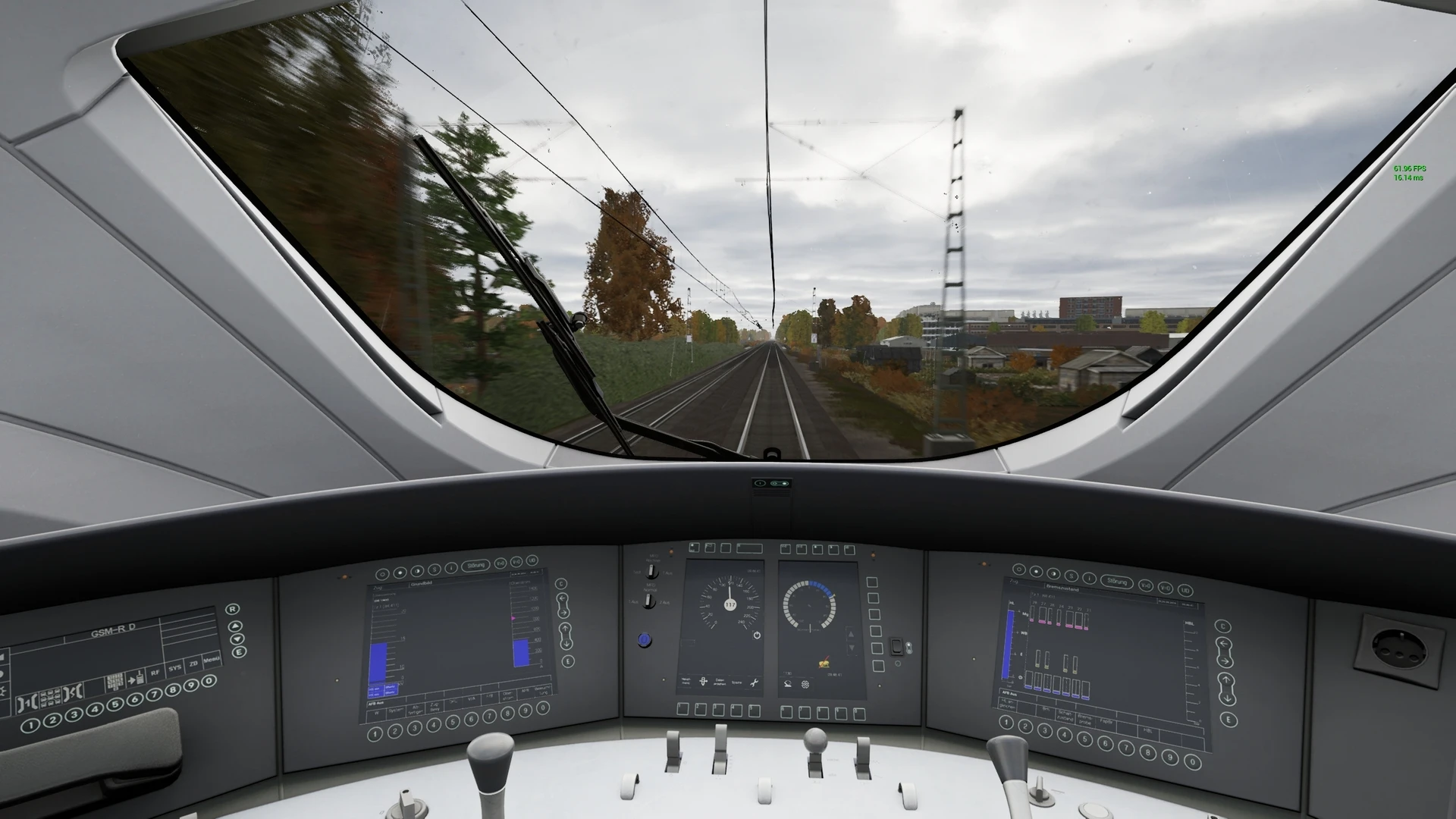1456x819 pixels.
Task: Click the up arrow beside the Bremszustand display
Action: (x=1227, y=680)
